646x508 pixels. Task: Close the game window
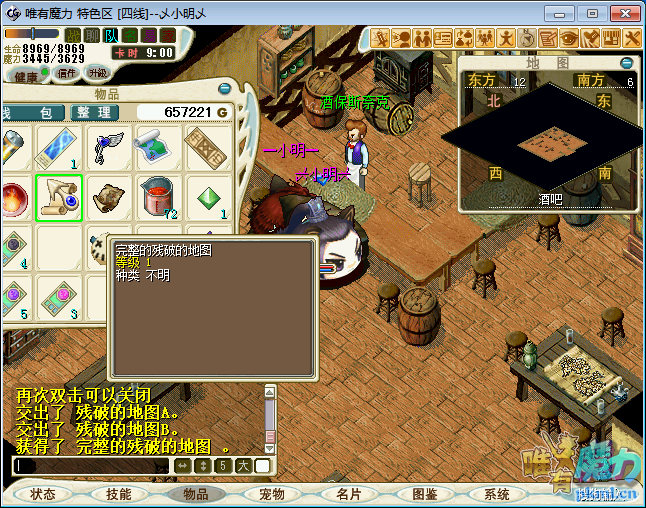click(622, 13)
